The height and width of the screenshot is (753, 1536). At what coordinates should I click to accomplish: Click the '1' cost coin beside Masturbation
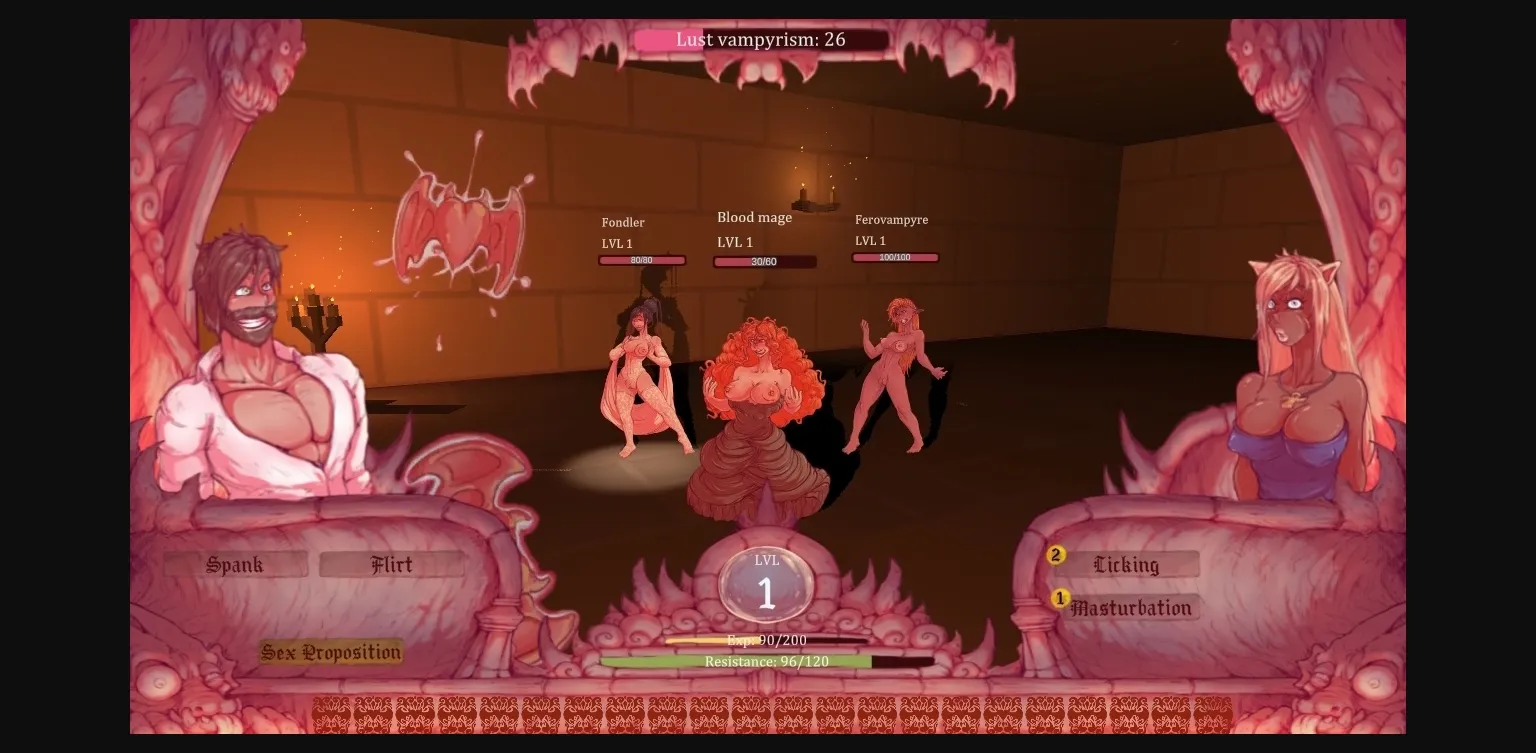[x=1062, y=597]
